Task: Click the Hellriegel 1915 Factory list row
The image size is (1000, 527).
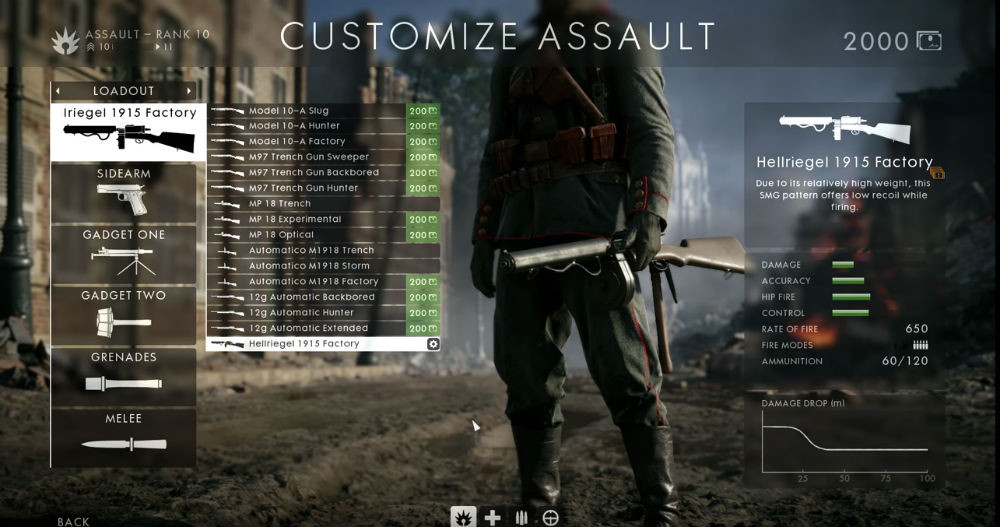Action: pyautogui.click(x=305, y=344)
